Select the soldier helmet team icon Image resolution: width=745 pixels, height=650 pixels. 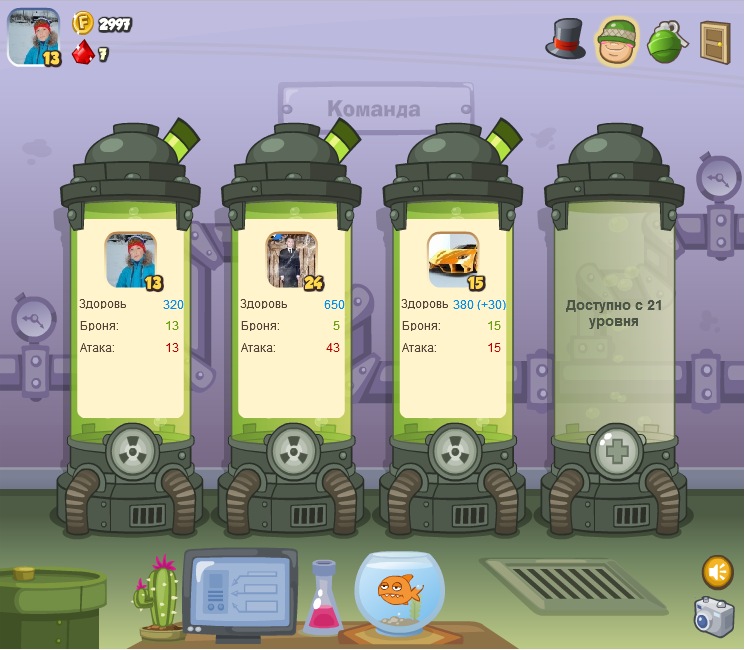(618, 41)
